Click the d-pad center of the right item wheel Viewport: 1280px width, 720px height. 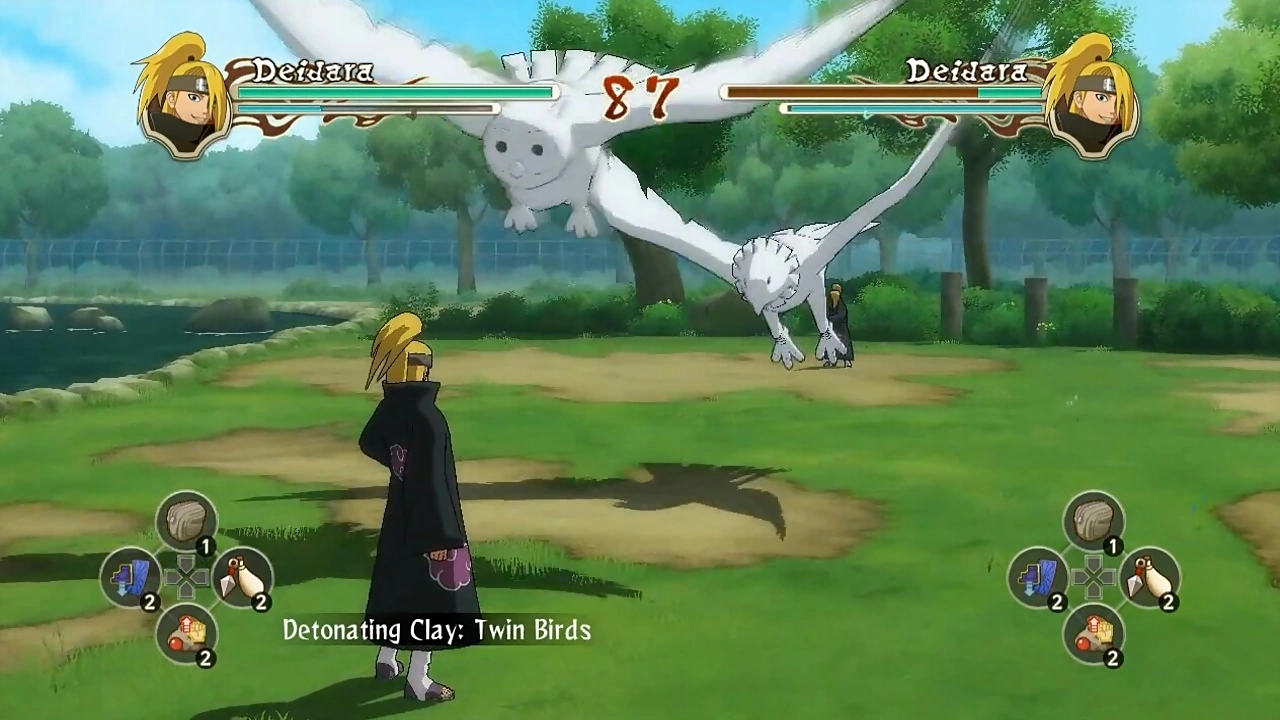[x=1094, y=578]
